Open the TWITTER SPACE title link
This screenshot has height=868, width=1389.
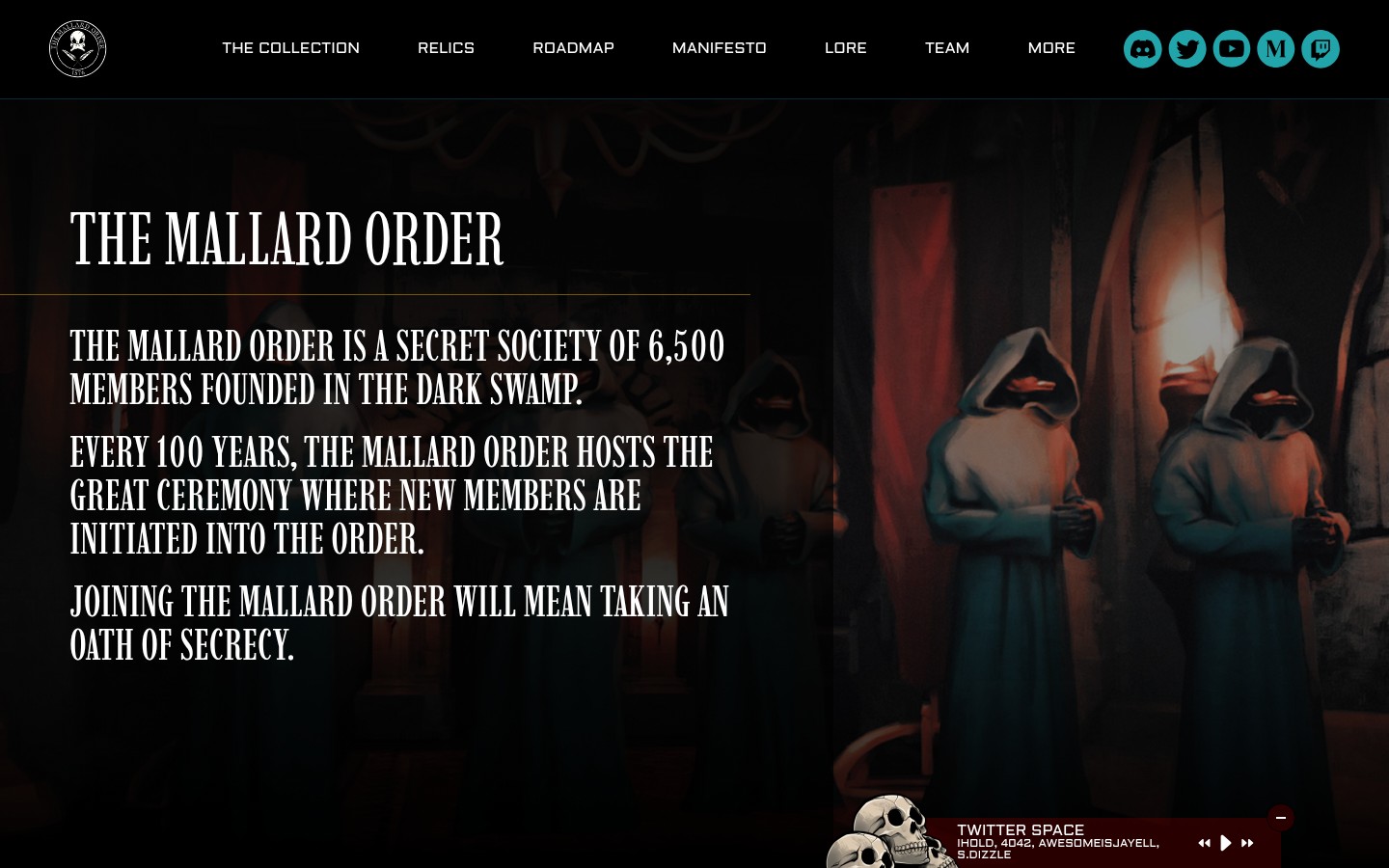[1021, 829]
